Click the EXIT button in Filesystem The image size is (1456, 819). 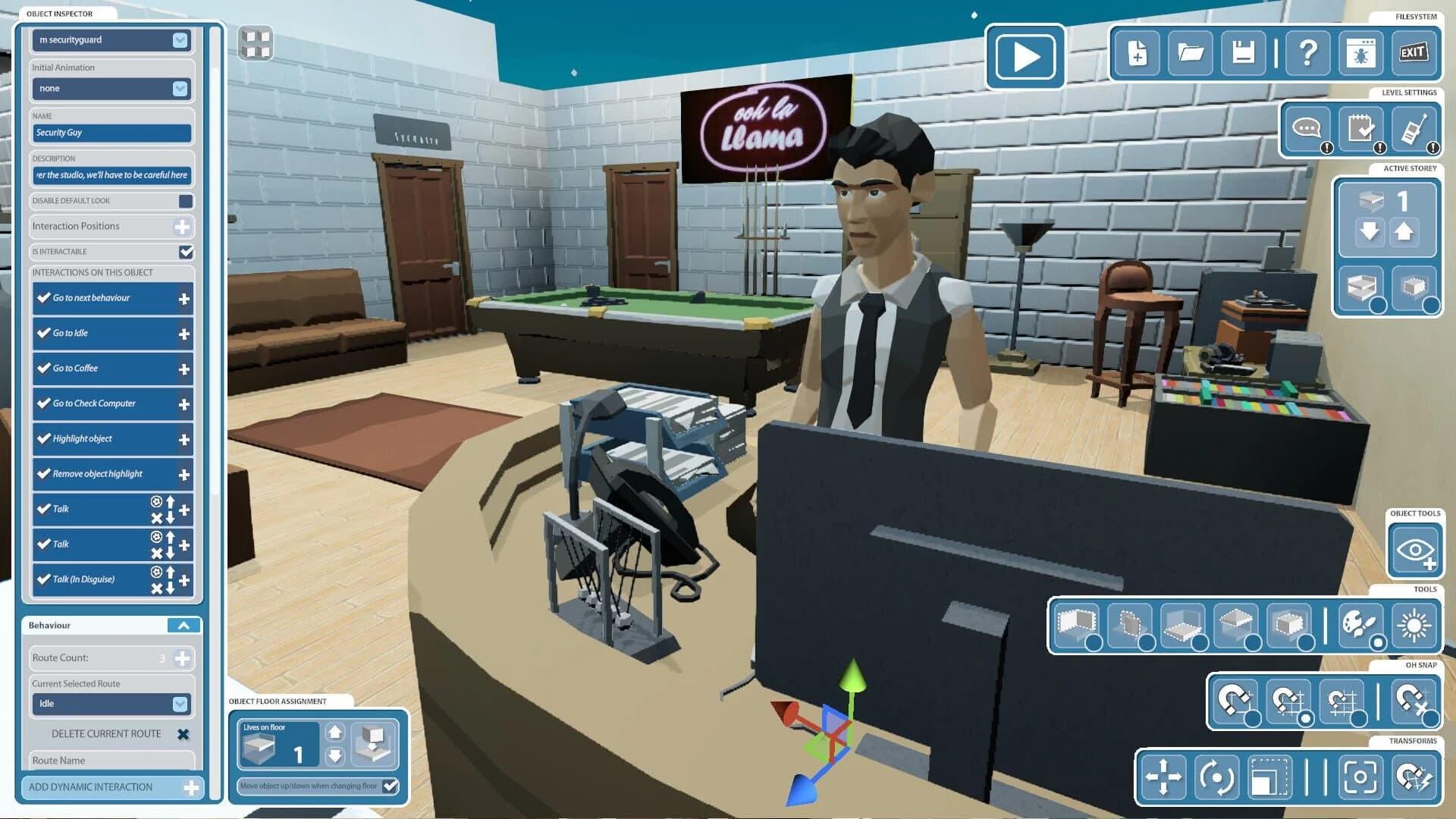click(x=1412, y=53)
